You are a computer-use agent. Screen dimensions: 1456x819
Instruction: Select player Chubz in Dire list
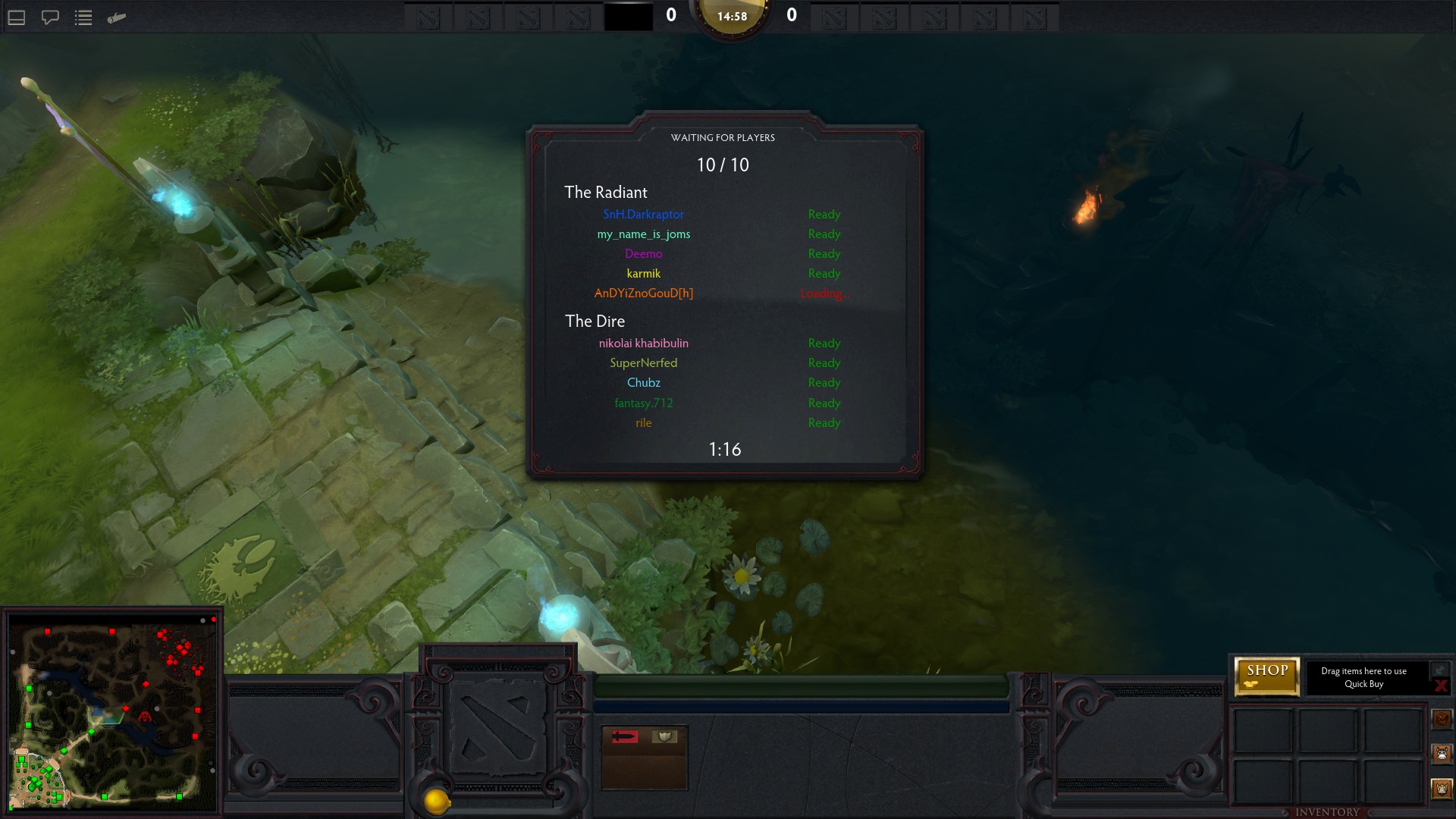tap(643, 383)
